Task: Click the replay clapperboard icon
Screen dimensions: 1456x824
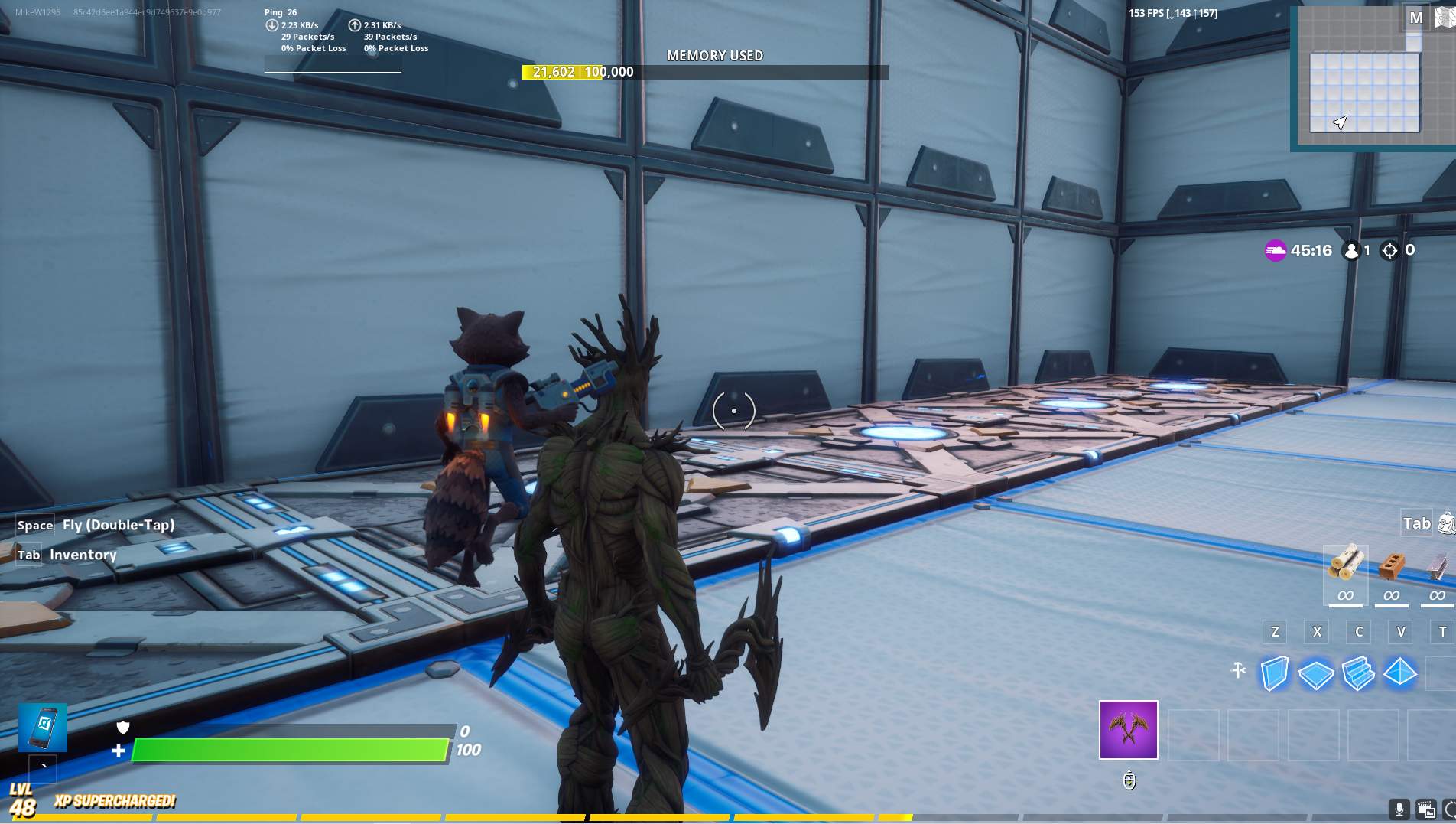Action: tap(1425, 809)
